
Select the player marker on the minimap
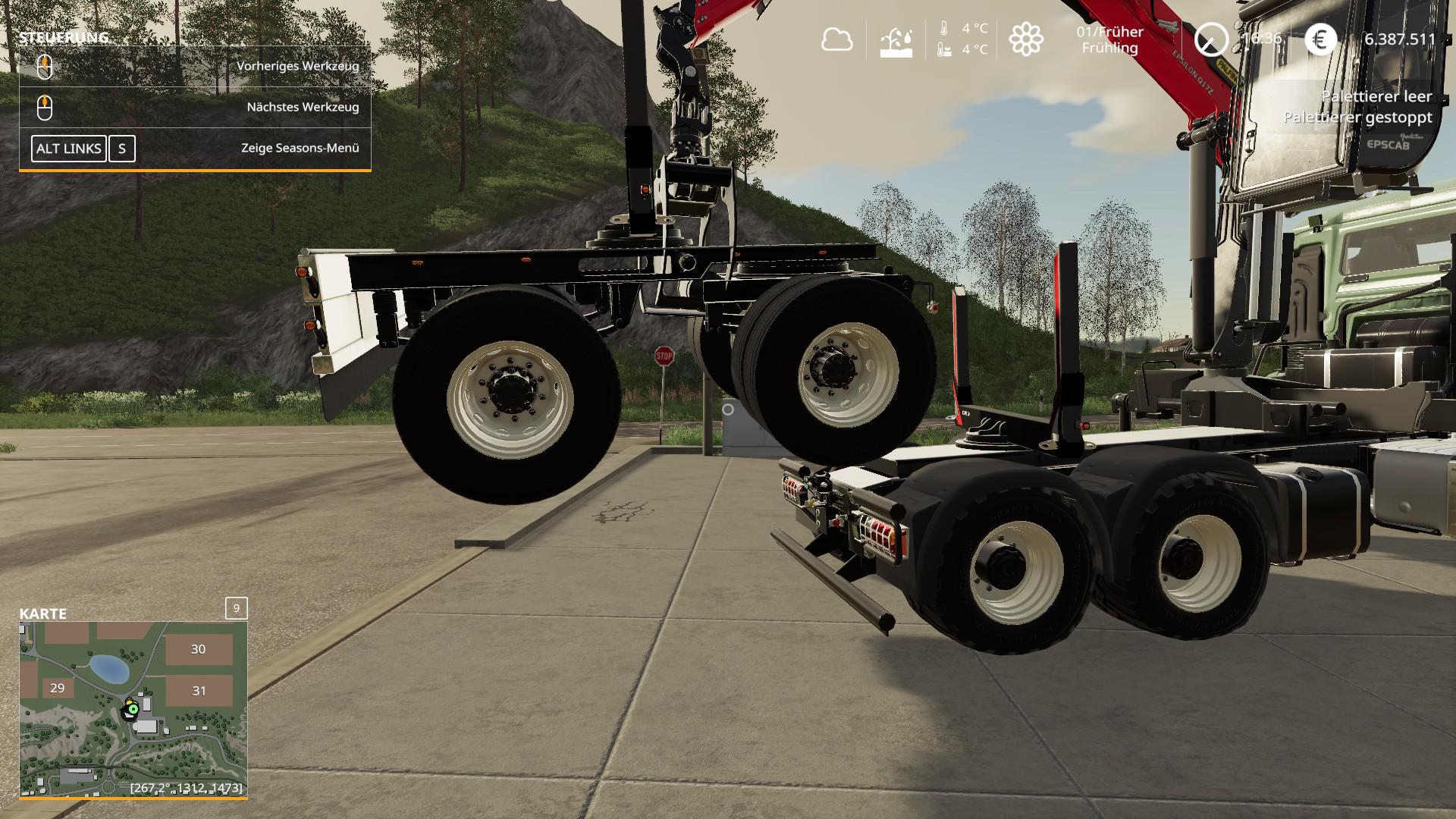133,709
